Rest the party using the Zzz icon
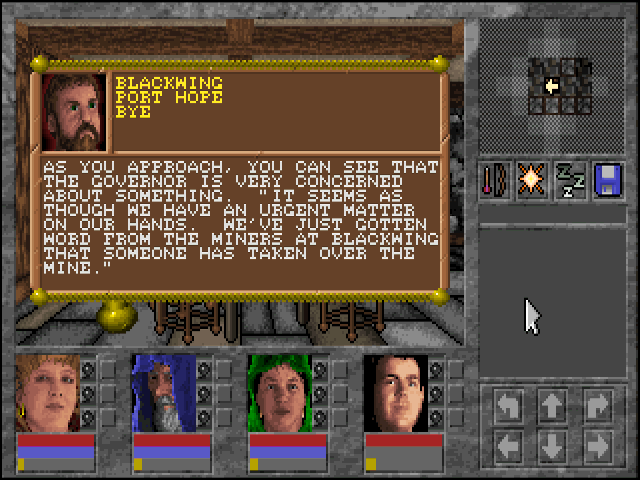Screen dimensions: 640x480 pyautogui.click(x=570, y=179)
